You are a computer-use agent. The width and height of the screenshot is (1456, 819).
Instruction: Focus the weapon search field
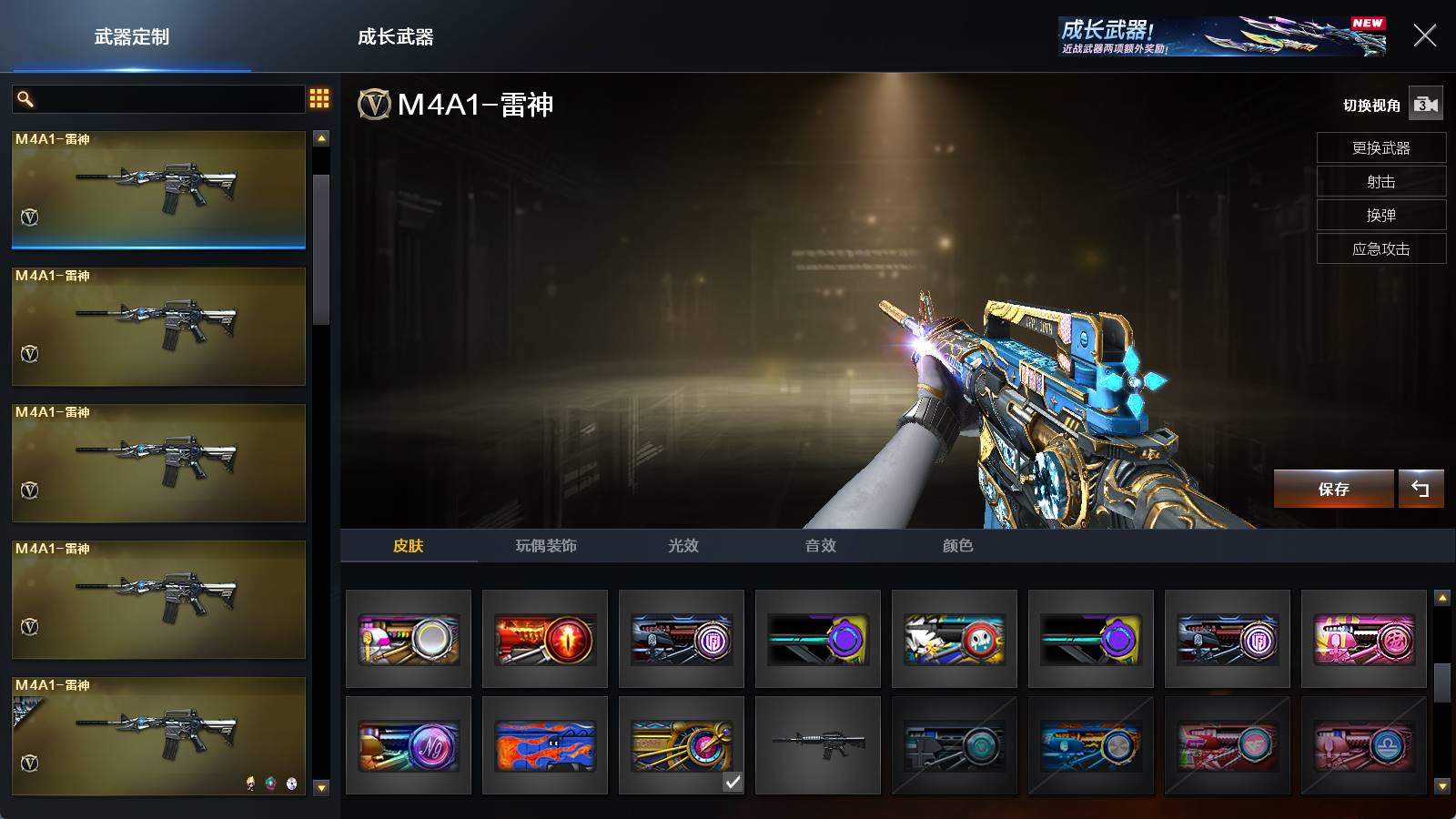168,98
